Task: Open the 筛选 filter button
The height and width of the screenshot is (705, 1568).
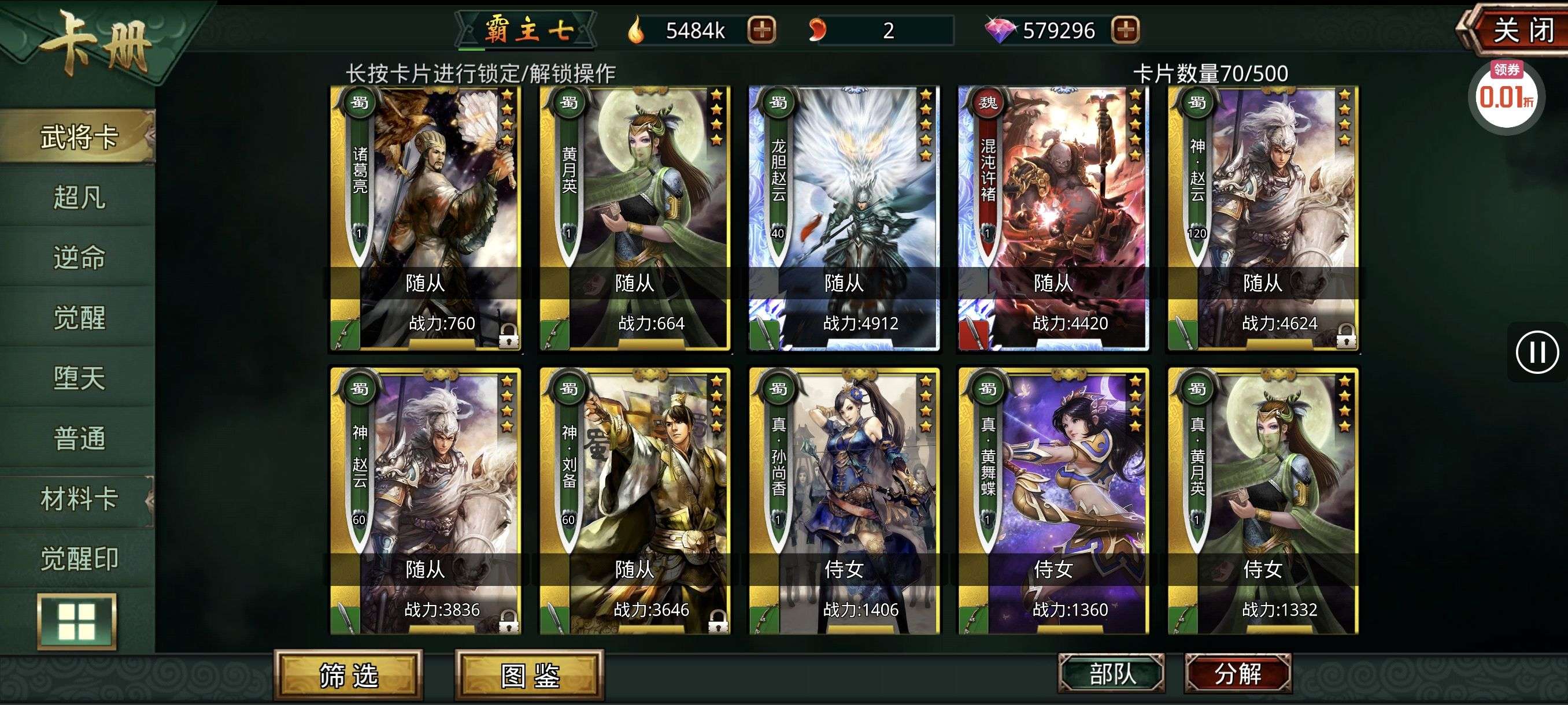Action: pos(348,675)
